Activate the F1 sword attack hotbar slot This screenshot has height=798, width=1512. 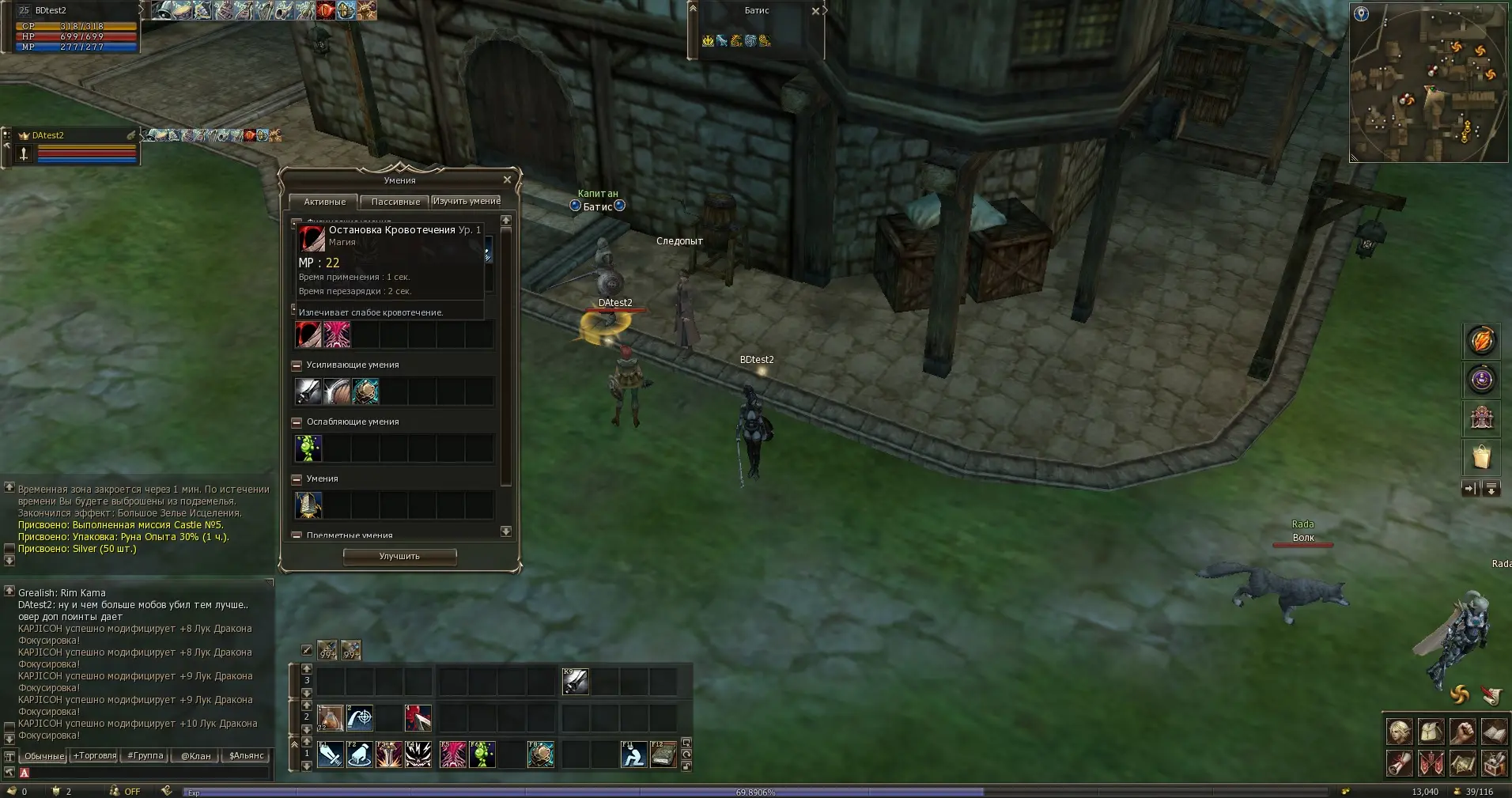click(331, 755)
